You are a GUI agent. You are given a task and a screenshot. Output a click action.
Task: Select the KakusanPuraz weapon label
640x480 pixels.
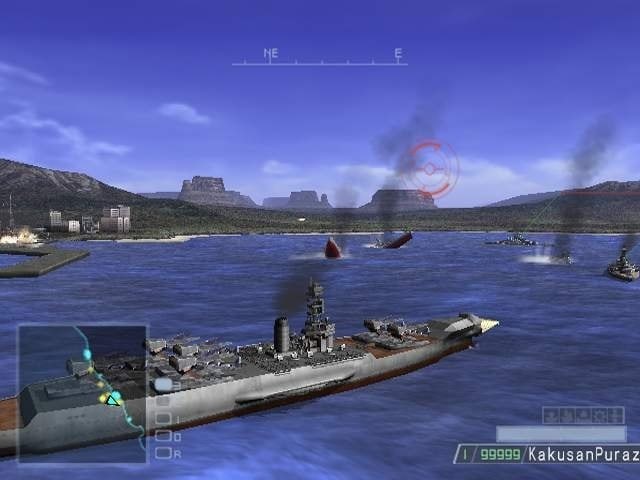pyautogui.click(x=583, y=454)
